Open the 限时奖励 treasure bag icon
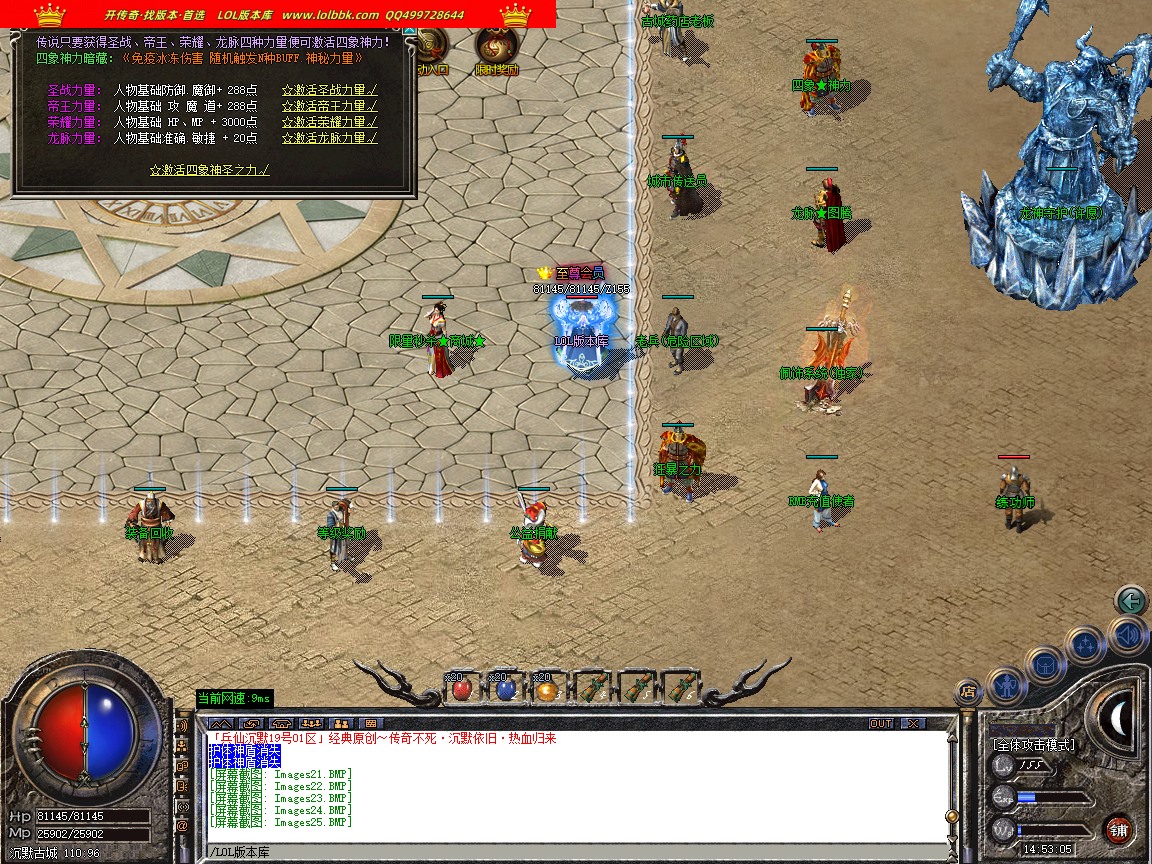 pos(496,48)
